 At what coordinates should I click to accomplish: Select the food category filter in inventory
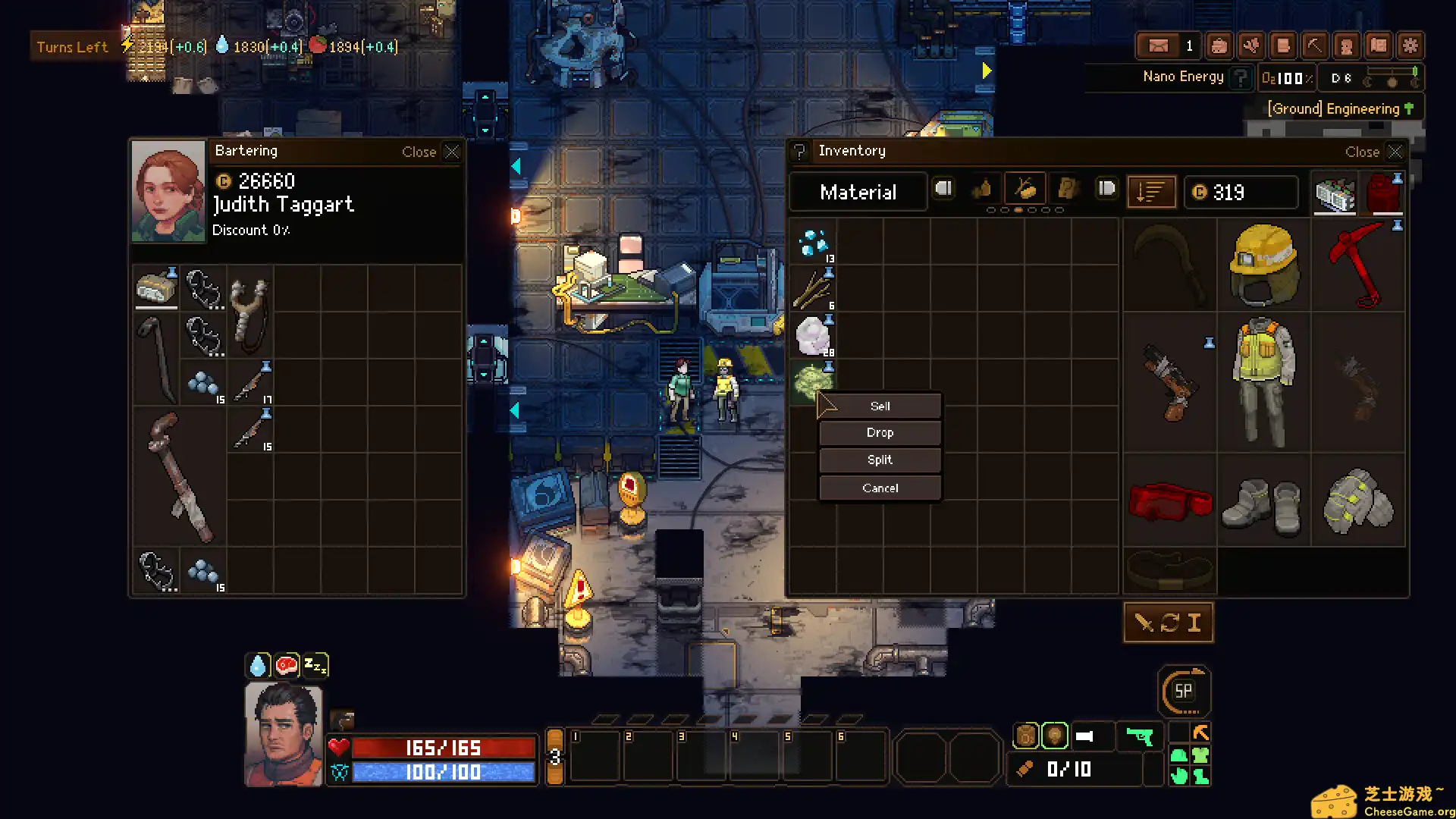pos(1025,190)
